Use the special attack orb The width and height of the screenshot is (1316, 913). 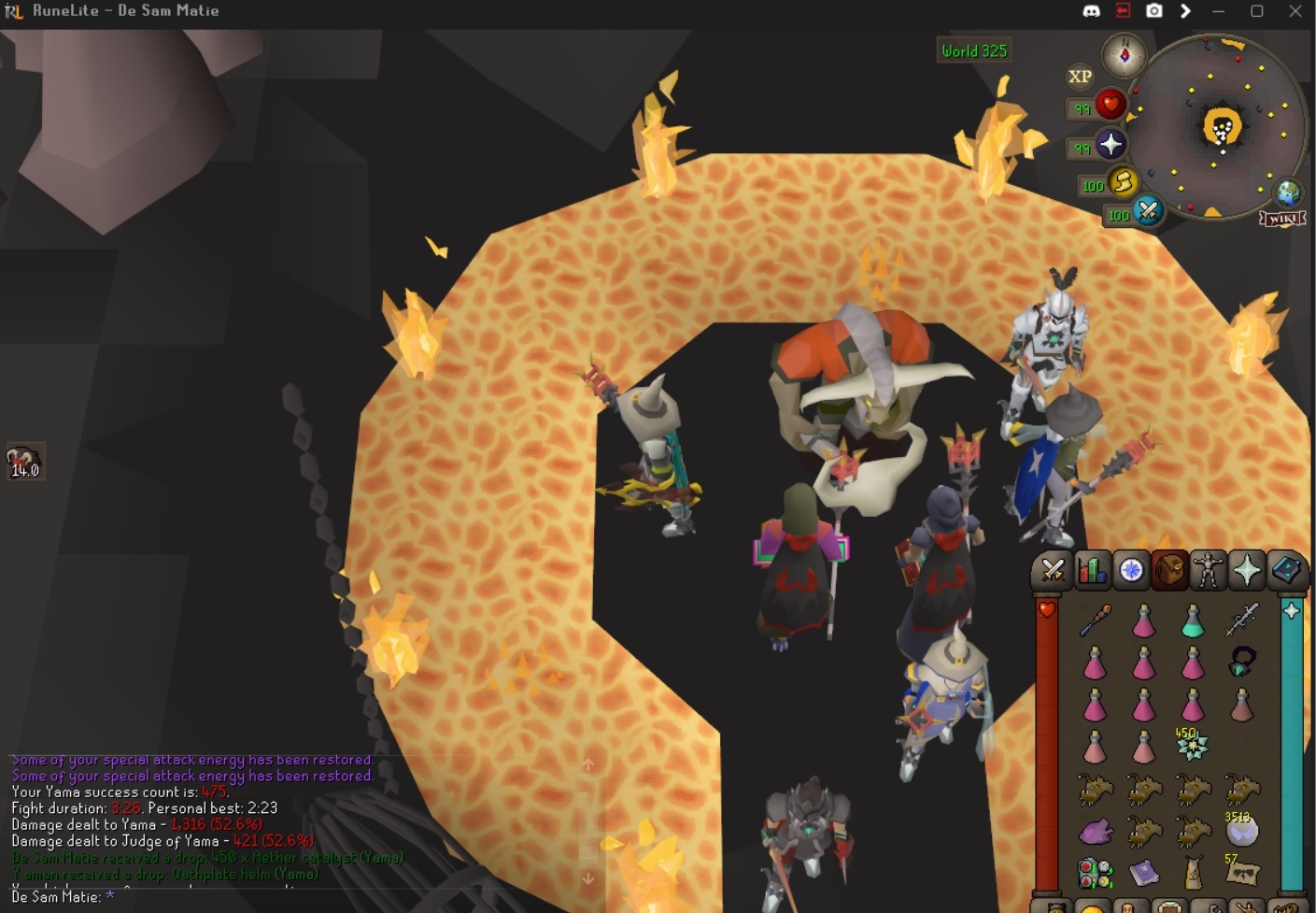[x=1148, y=211]
